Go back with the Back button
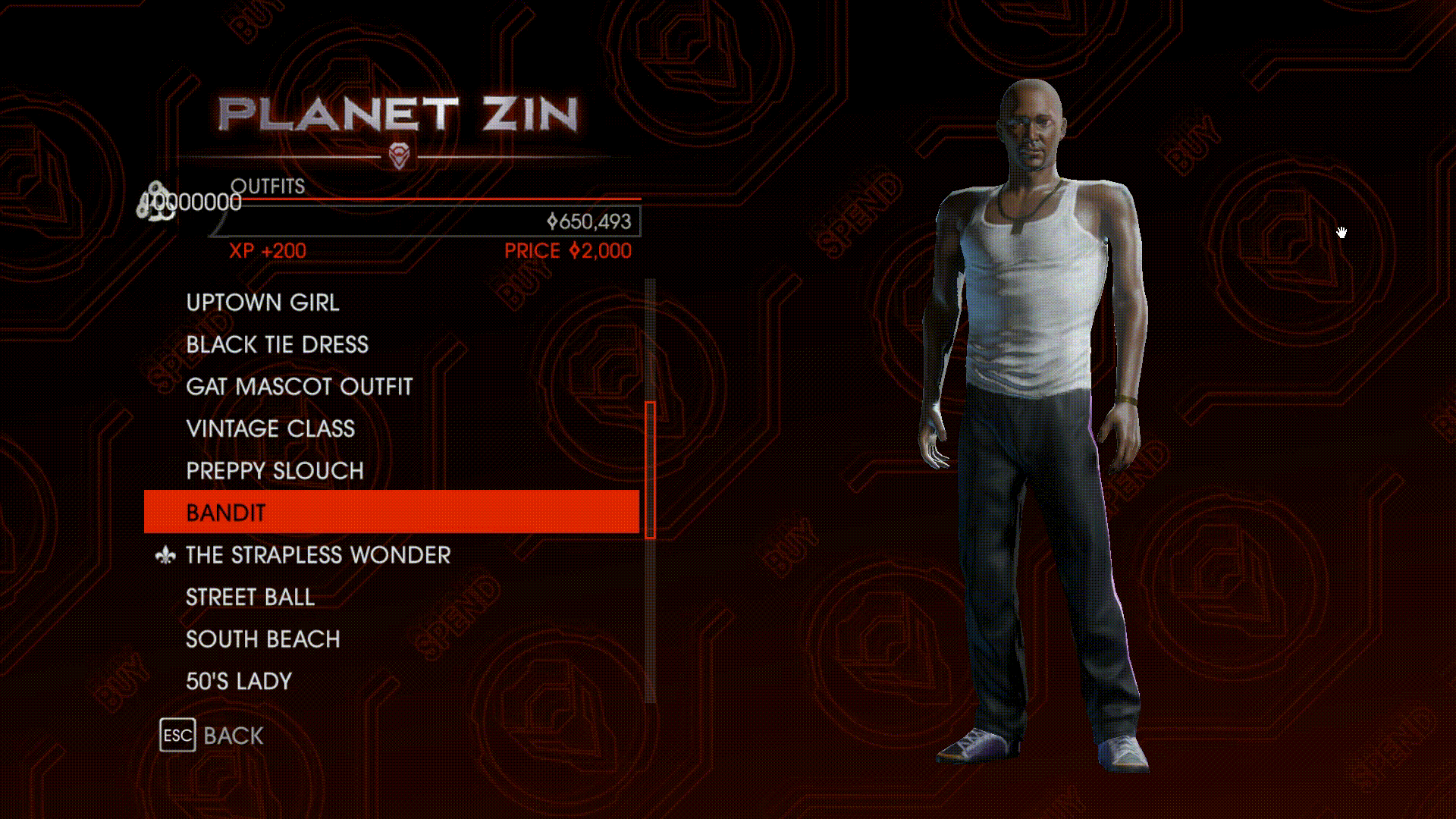 [212, 736]
